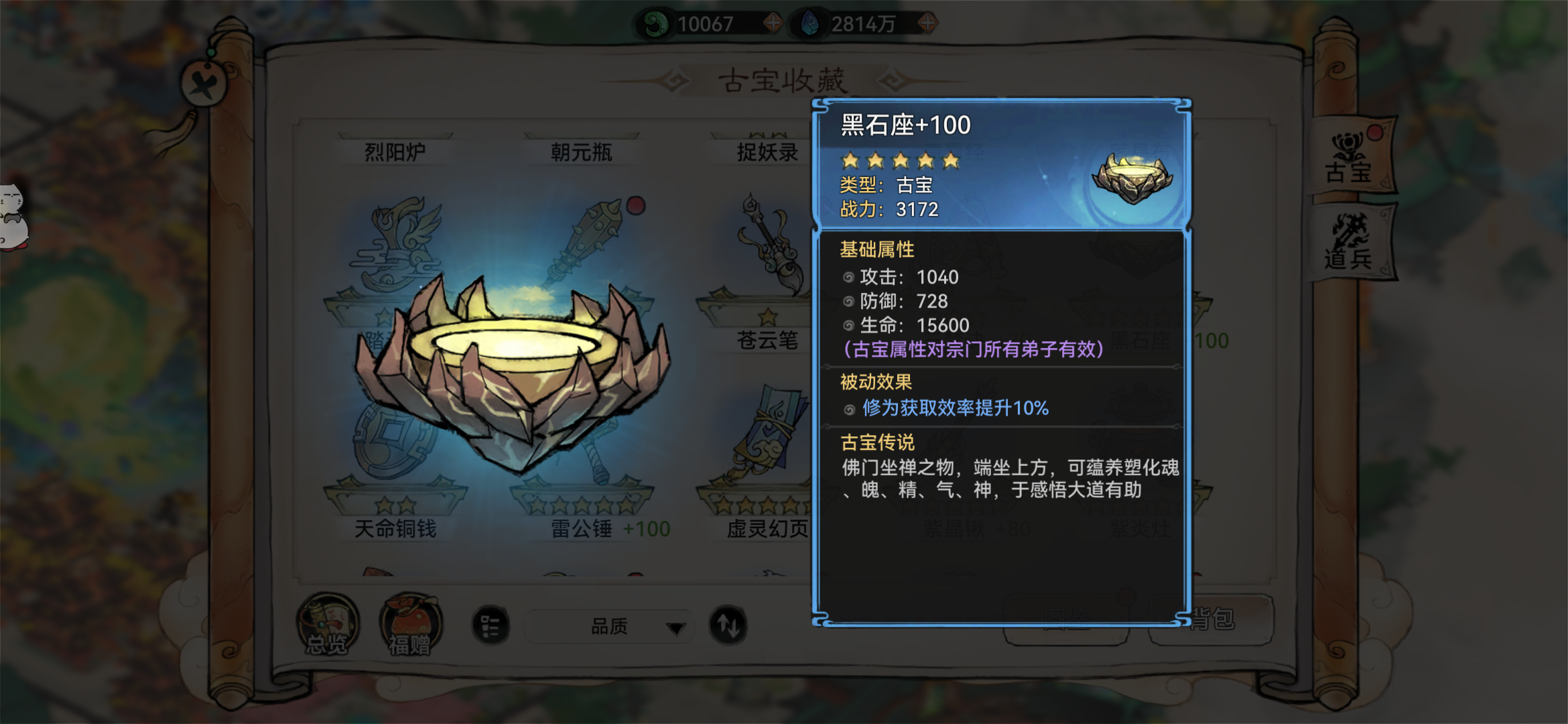Image resolution: width=1568 pixels, height=724 pixels.
Task: Switch to the 古宝 tab
Action: [1350, 158]
